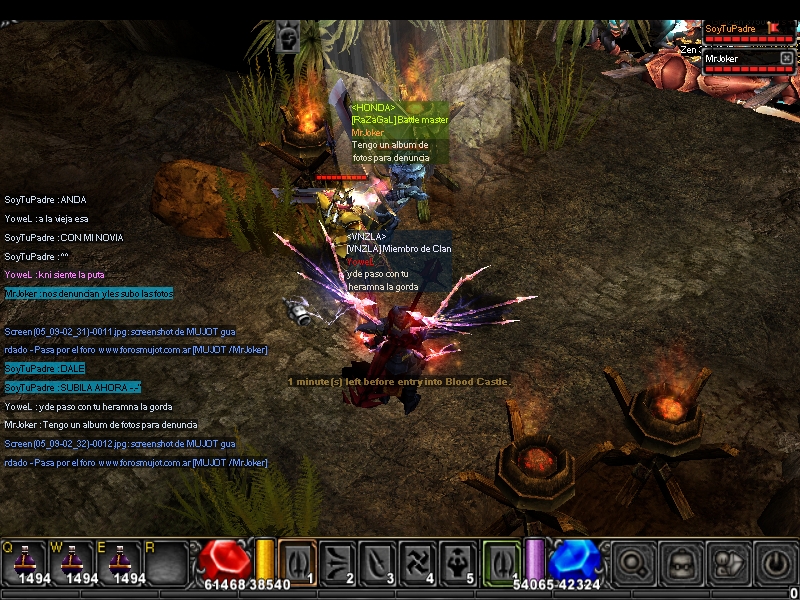Activate the skill in hotbar slot 2

point(338,562)
